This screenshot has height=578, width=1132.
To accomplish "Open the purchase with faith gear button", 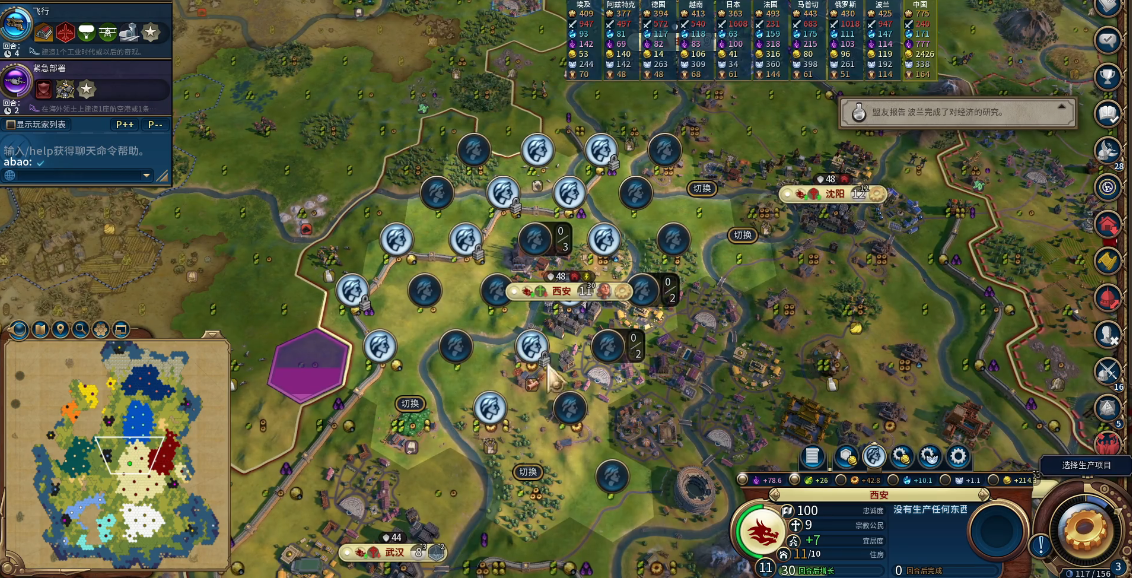I will [x=930, y=457].
